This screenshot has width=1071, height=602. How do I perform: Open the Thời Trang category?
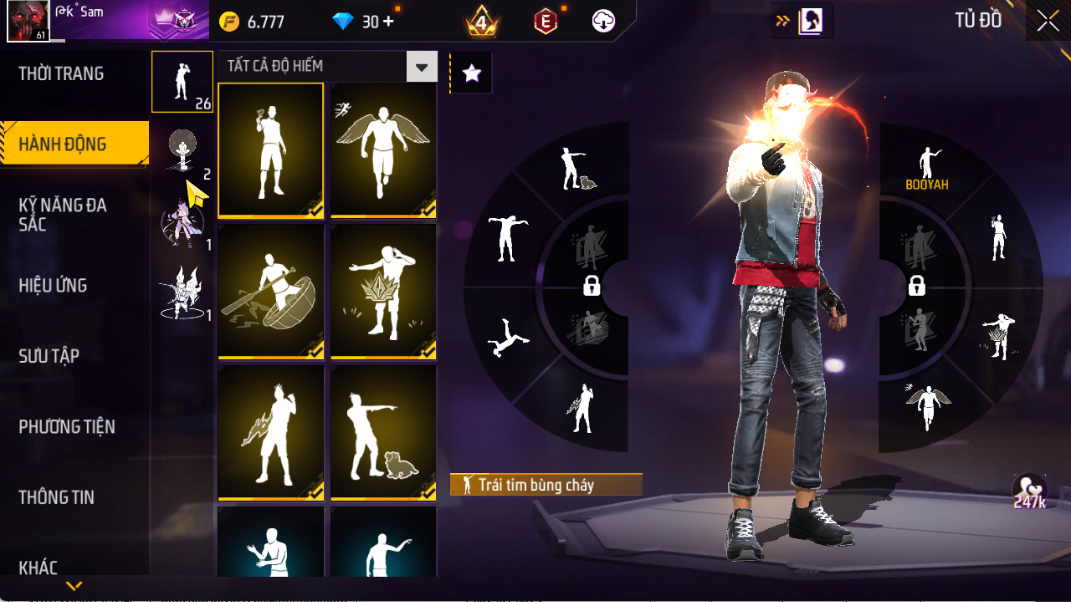pos(62,74)
